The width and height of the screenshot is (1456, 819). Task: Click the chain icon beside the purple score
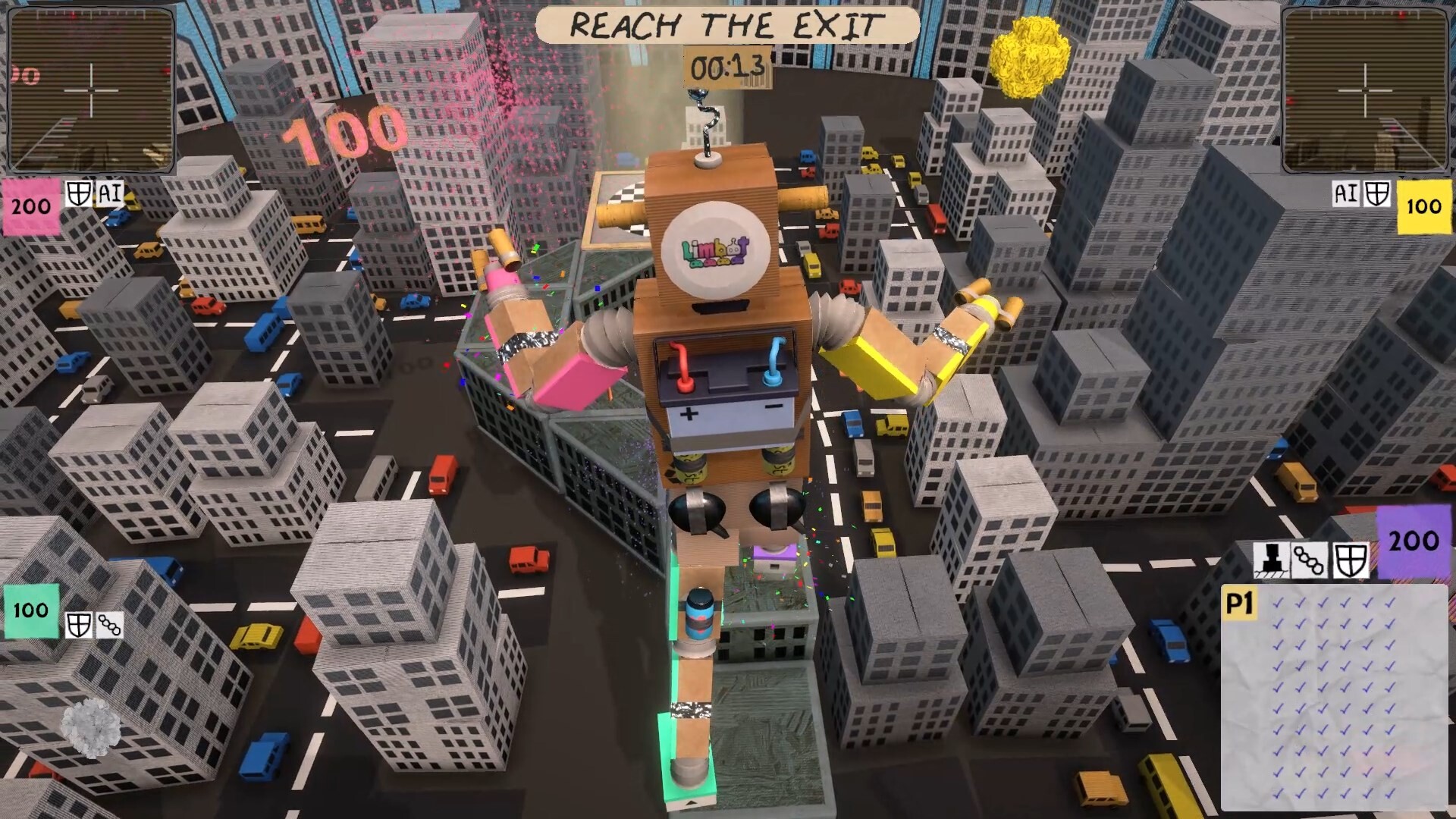click(1309, 561)
